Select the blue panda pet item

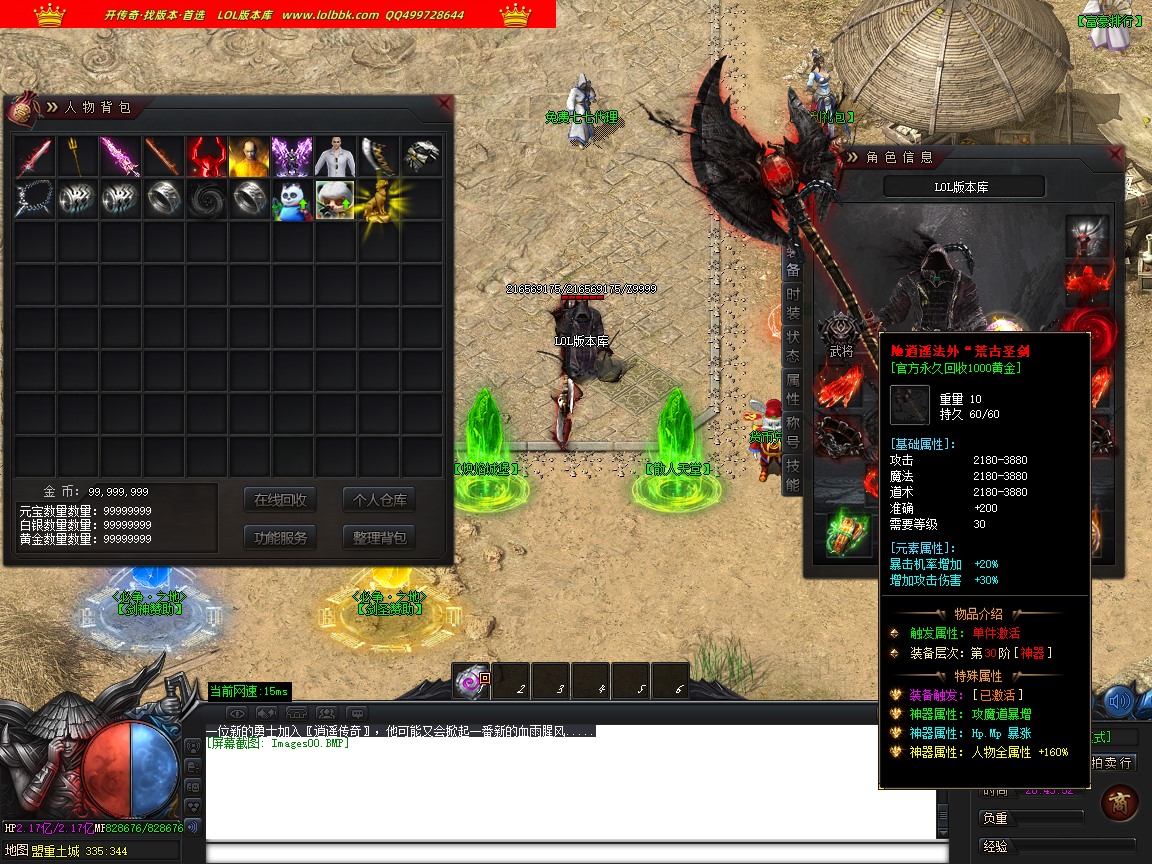(x=292, y=200)
